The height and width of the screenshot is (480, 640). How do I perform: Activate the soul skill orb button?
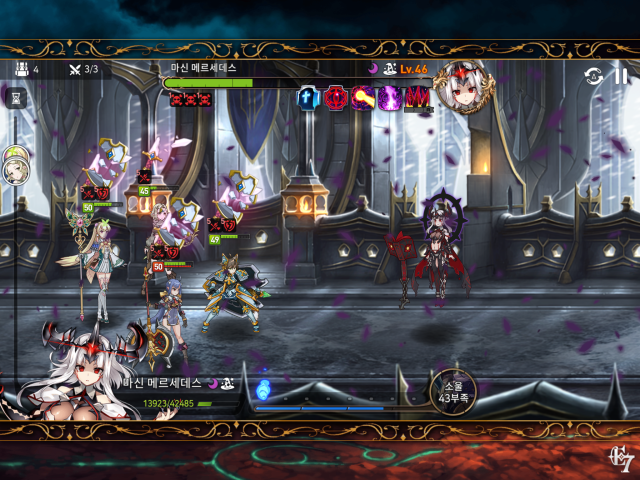coord(451,391)
